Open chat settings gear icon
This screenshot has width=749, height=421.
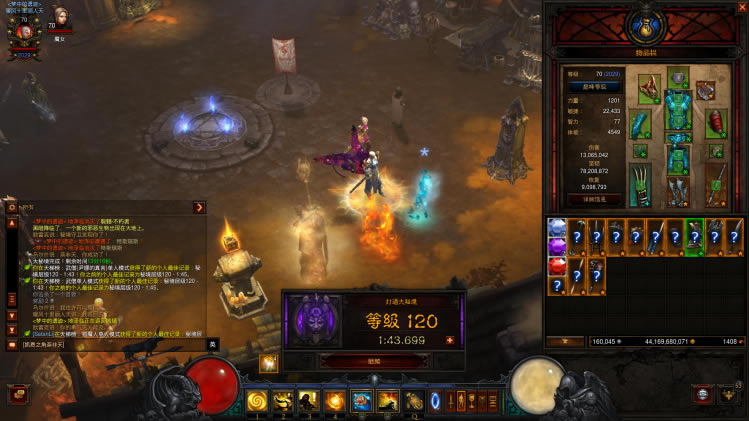(12, 207)
